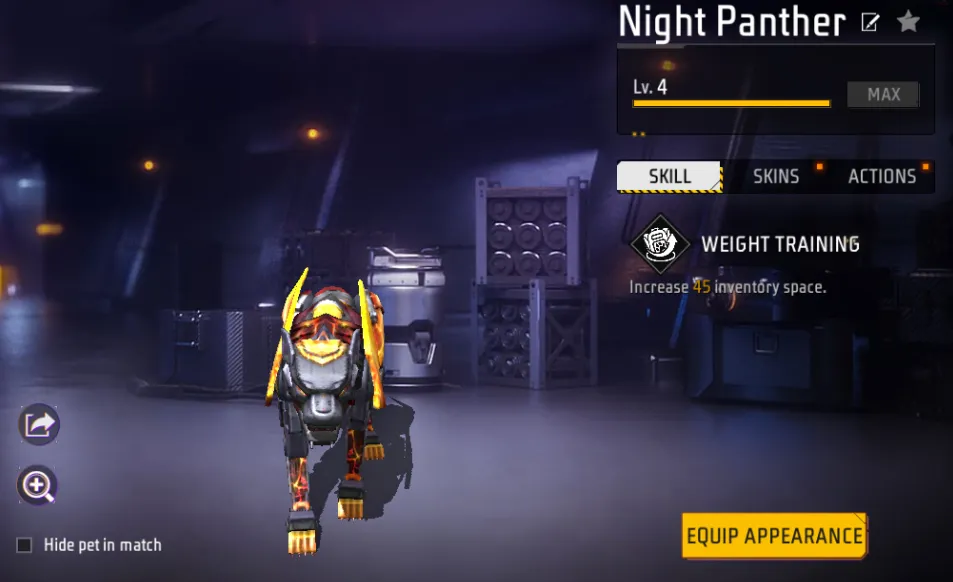Select the Weight Training skill icon
Image resolution: width=953 pixels, height=582 pixels.
pyautogui.click(x=659, y=244)
